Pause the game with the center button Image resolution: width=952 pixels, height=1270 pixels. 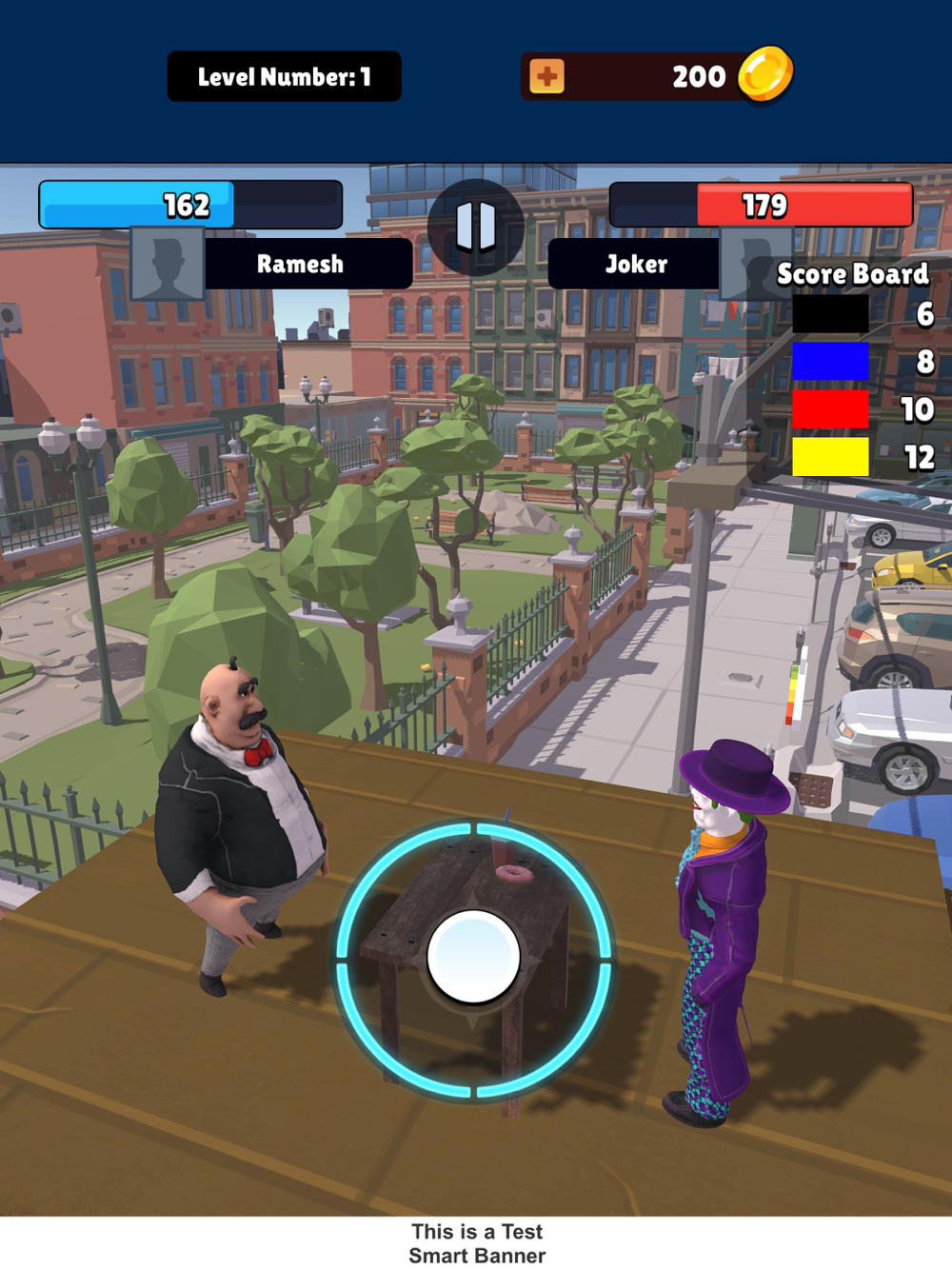476,227
